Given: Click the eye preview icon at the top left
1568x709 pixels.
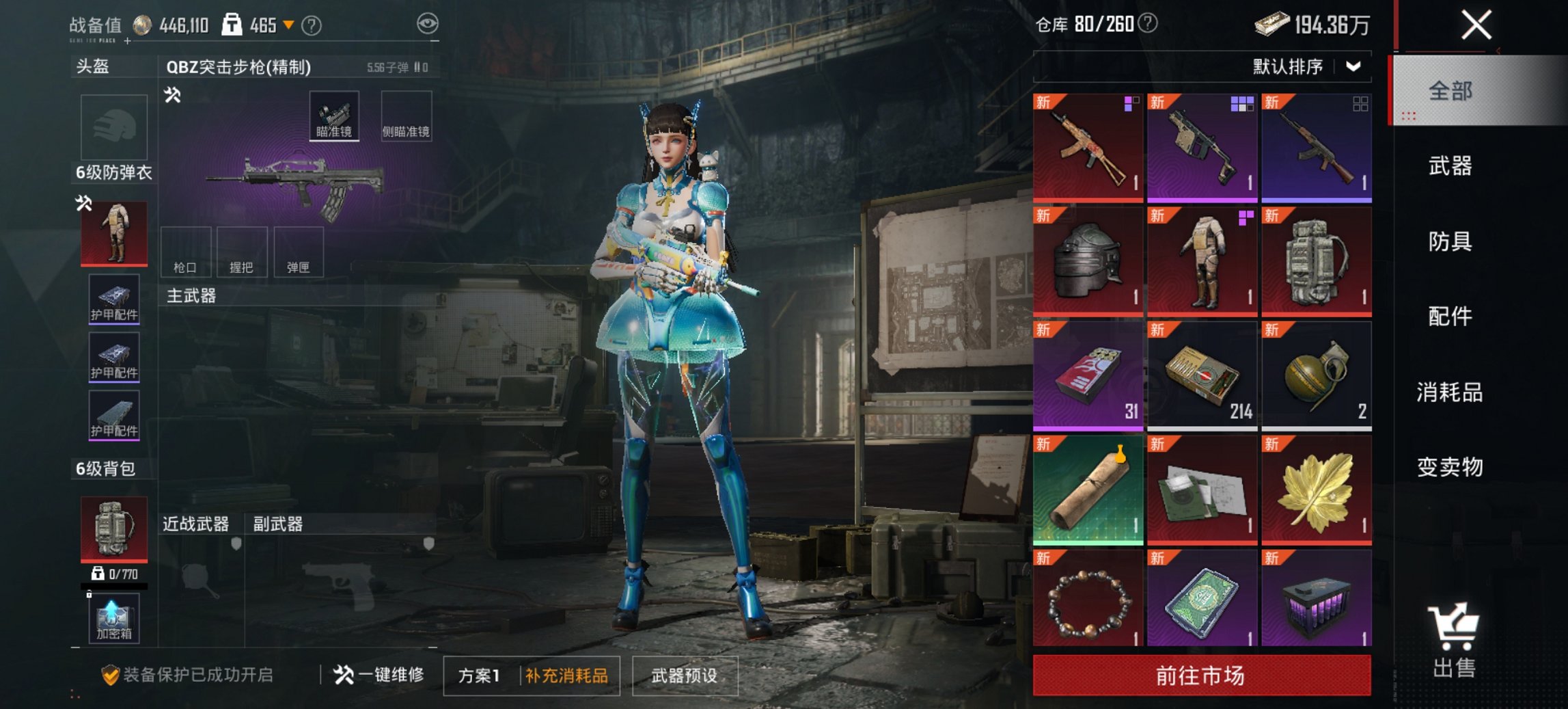Looking at the screenshot, I should [x=430, y=24].
